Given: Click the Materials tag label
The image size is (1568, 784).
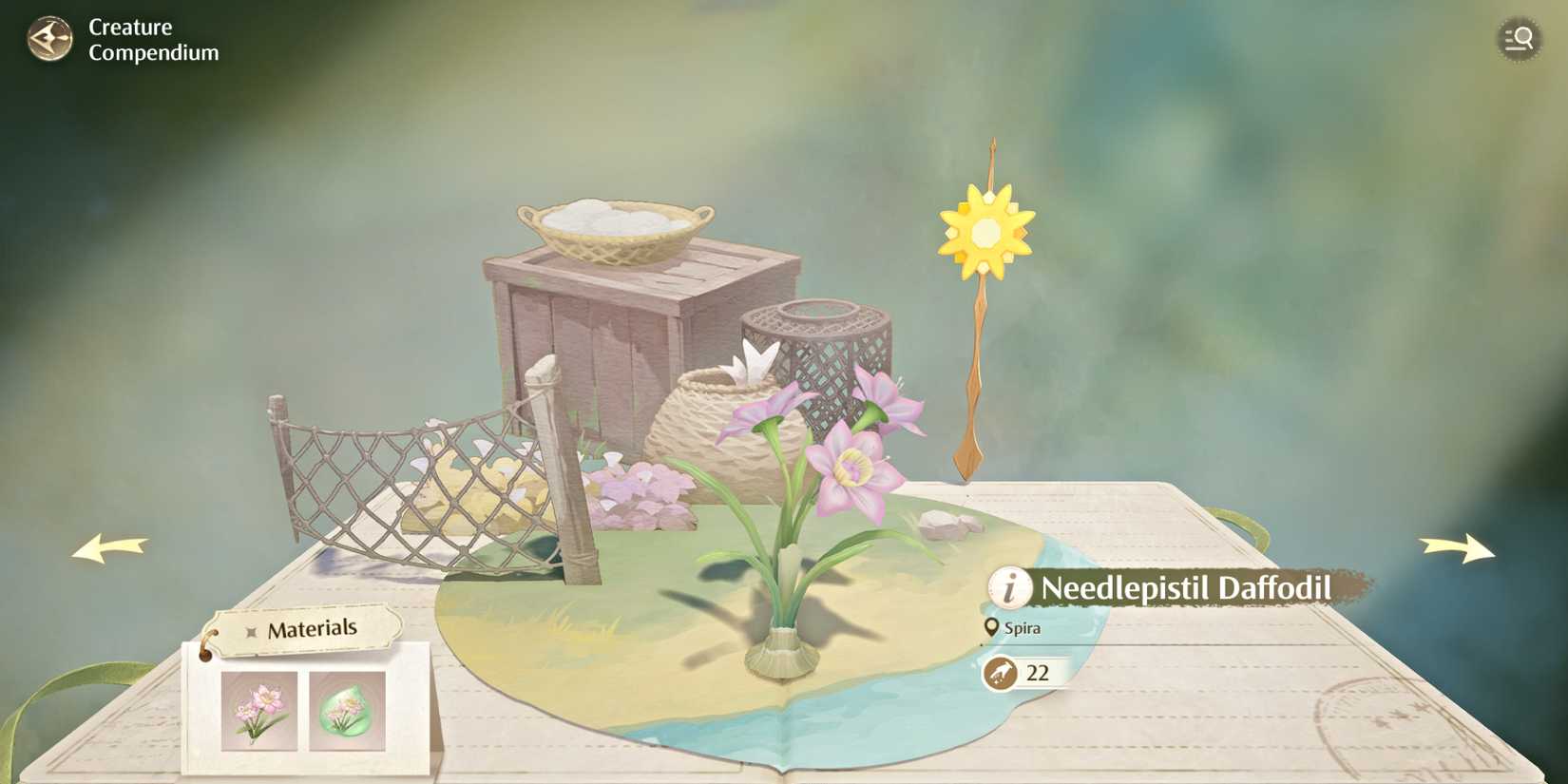Looking at the screenshot, I should (x=314, y=627).
